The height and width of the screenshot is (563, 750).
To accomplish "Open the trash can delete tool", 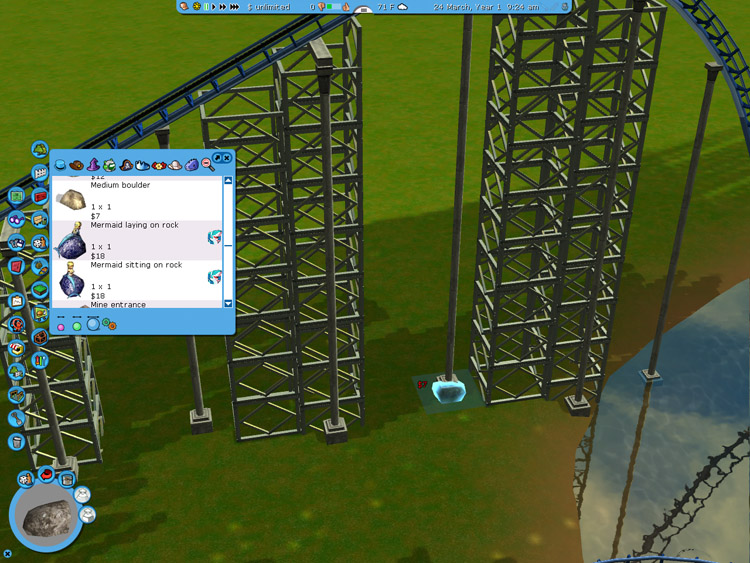I will point(17,441).
